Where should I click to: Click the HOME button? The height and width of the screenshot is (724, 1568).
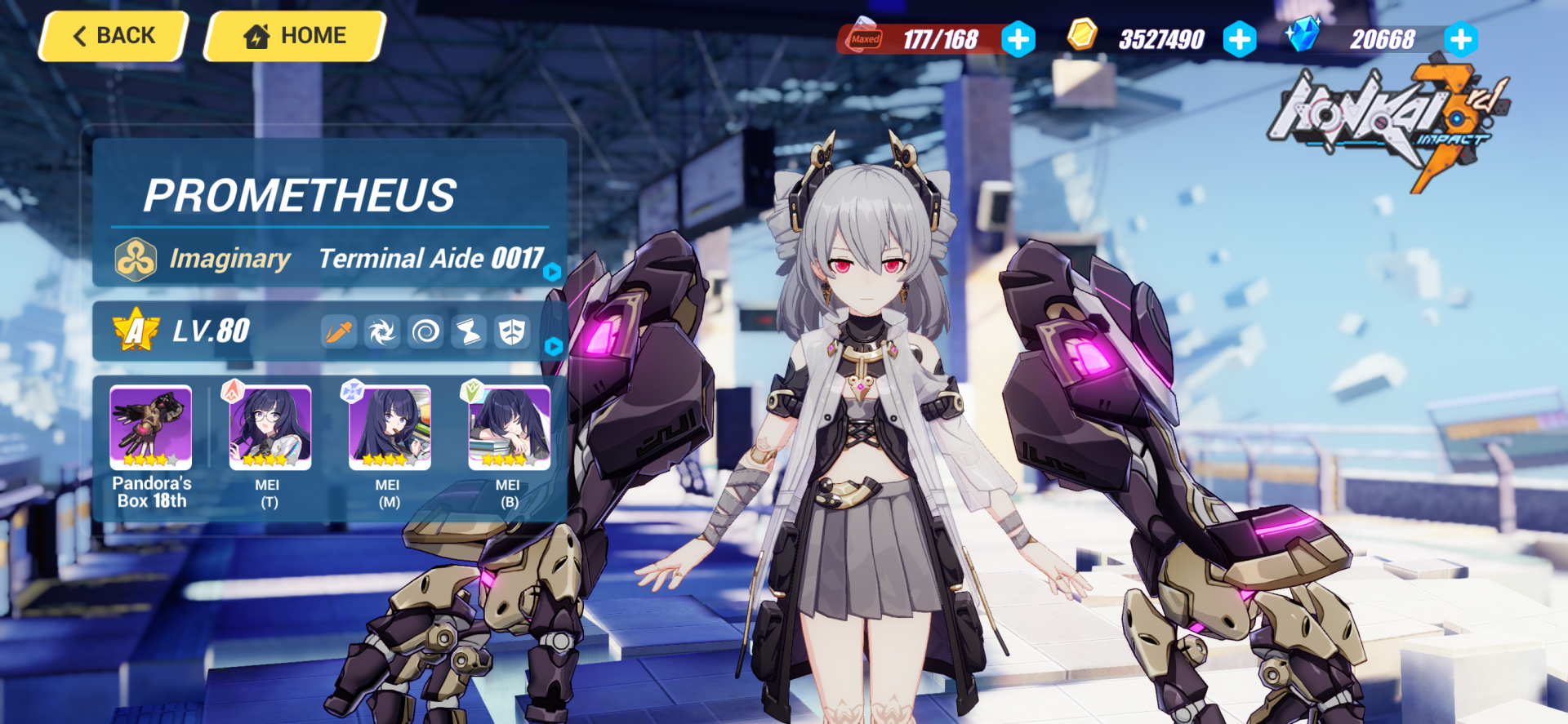292,35
